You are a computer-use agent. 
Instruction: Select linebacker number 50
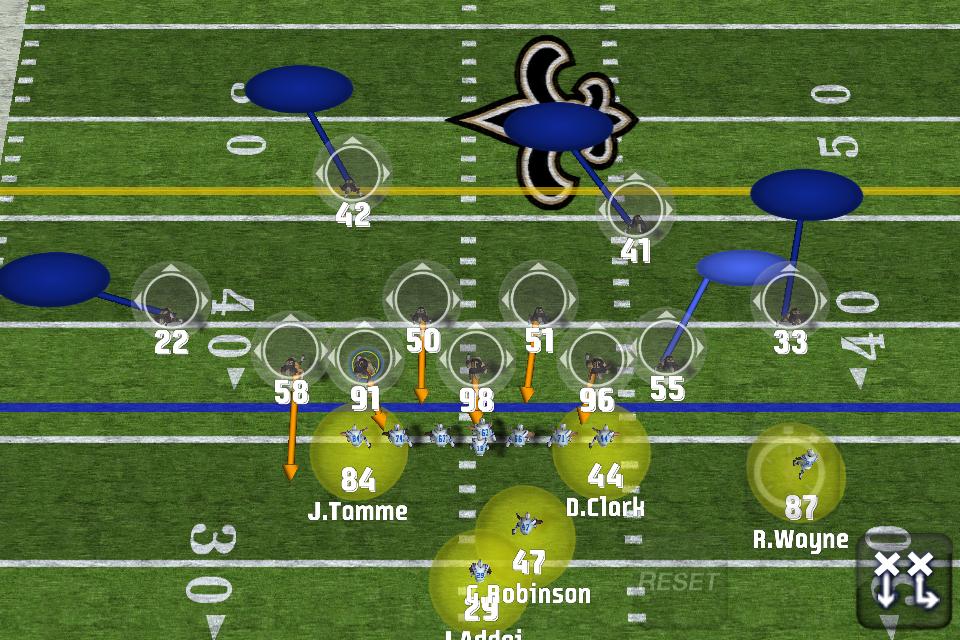tap(422, 299)
